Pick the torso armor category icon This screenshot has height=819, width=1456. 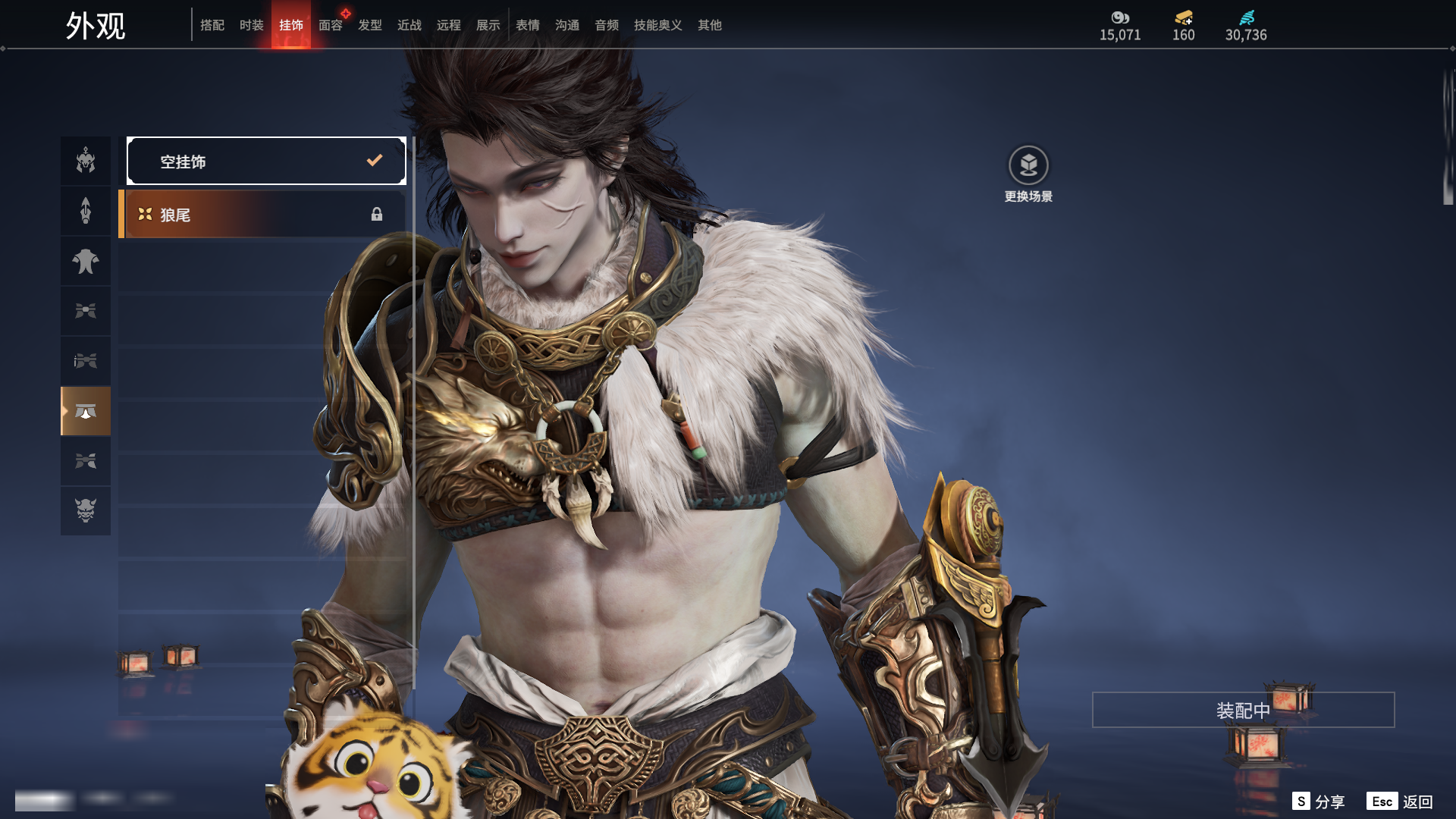86,261
